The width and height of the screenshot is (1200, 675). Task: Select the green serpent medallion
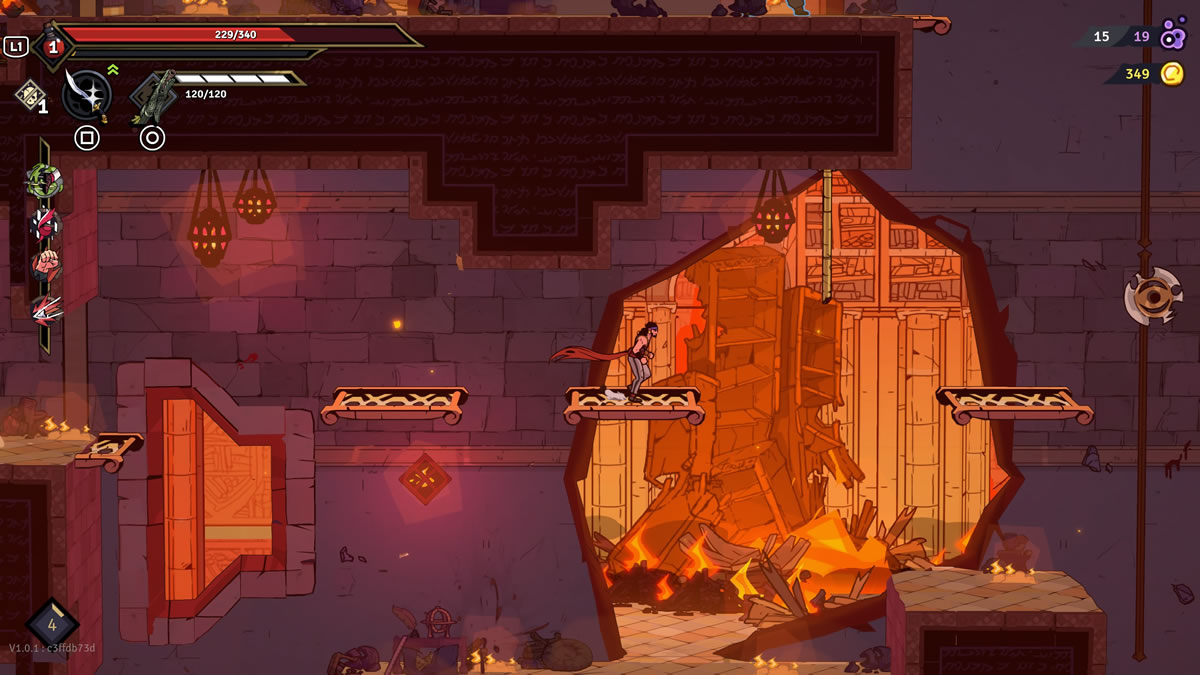(45, 181)
